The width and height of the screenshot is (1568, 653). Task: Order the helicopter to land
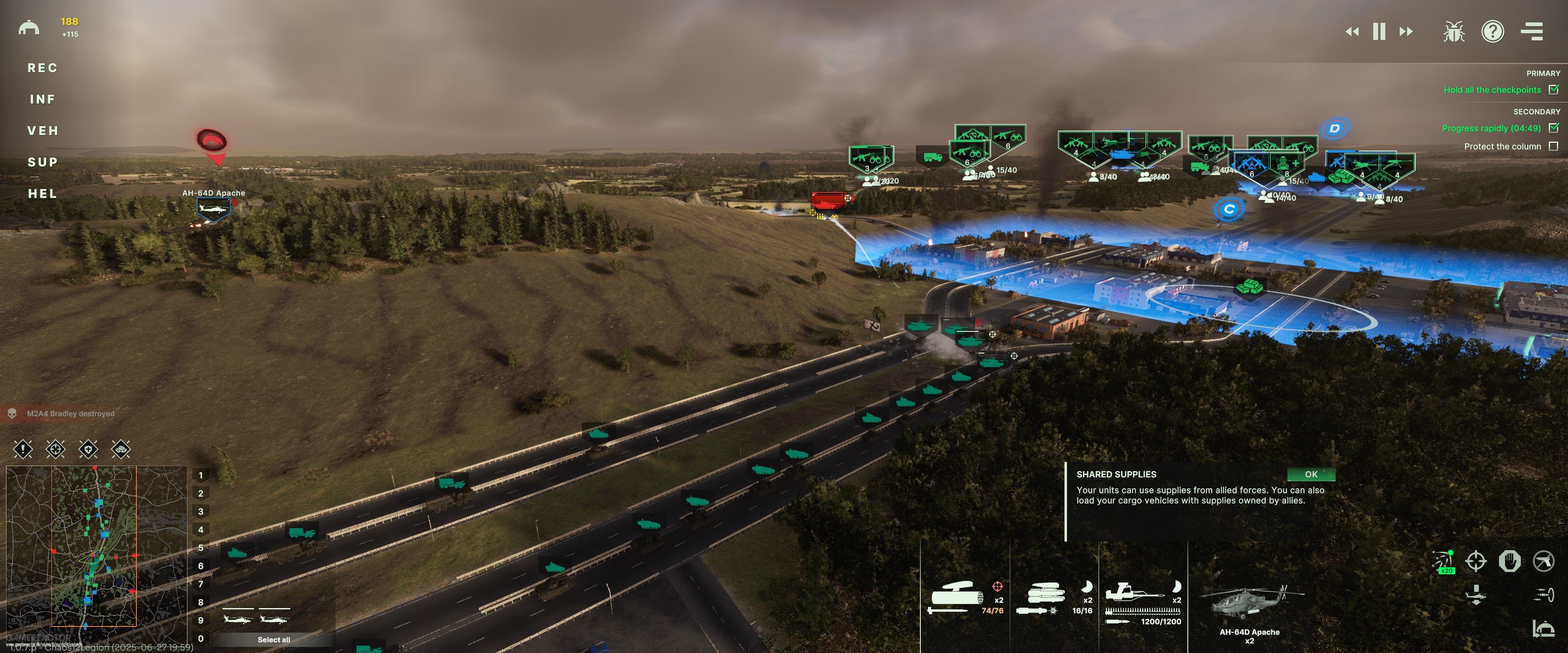1475,595
